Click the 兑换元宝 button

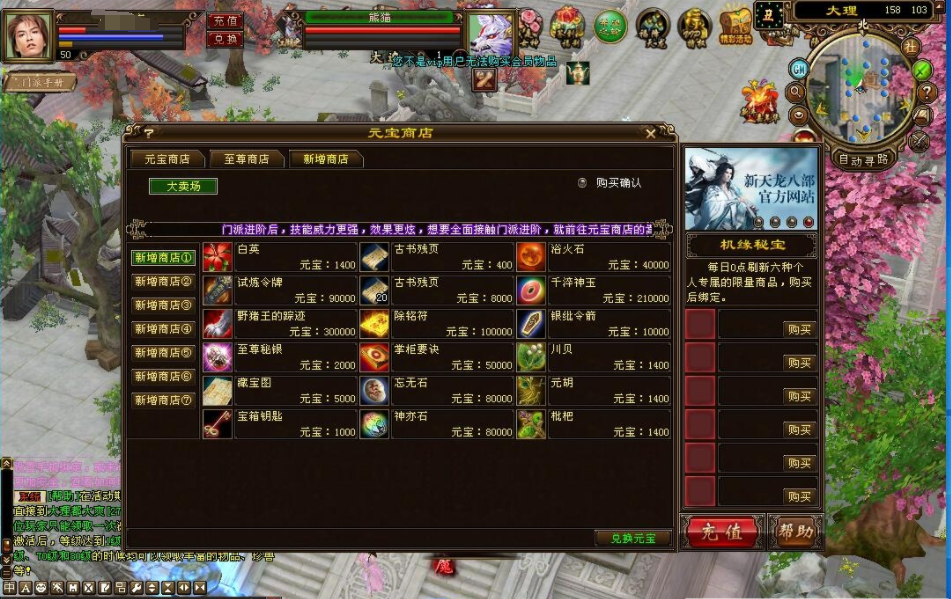click(x=632, y=538)
